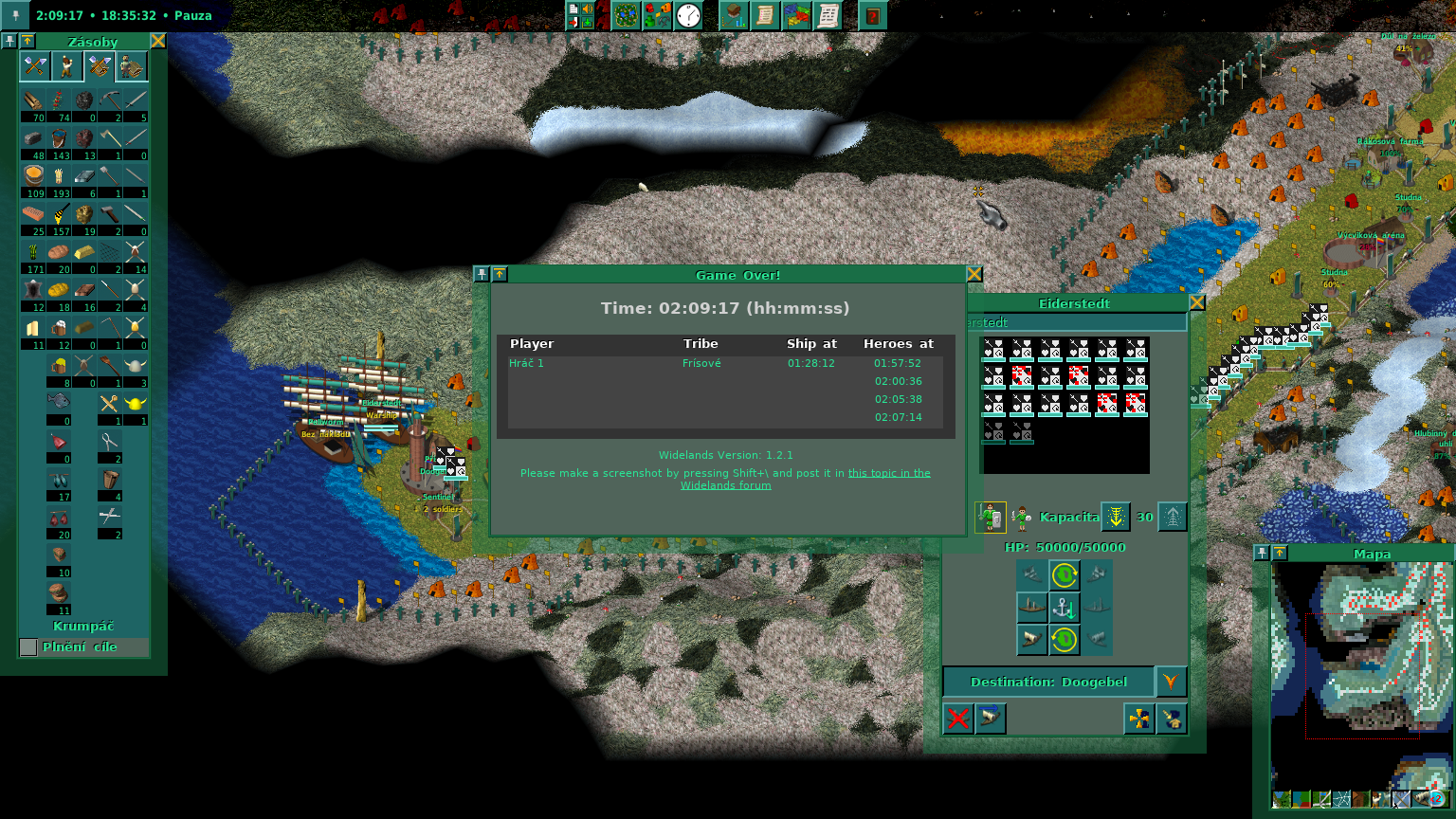Viewport: 1456px width, 819px height.
Task: Click the anchor button for the ship
Action: tap(1065, 607)
